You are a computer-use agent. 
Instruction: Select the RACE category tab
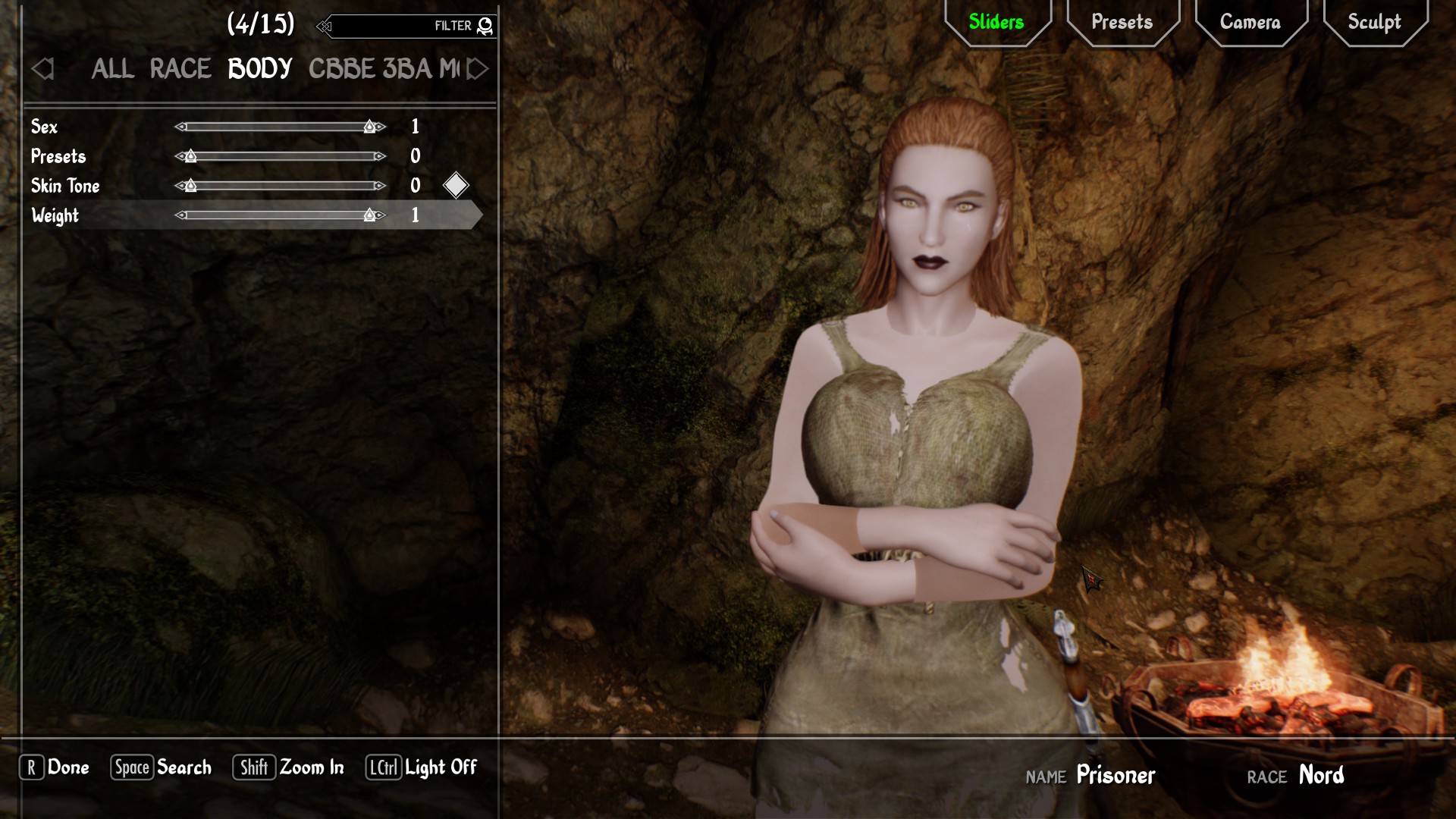pyautogui.click(x=180, y=69)
